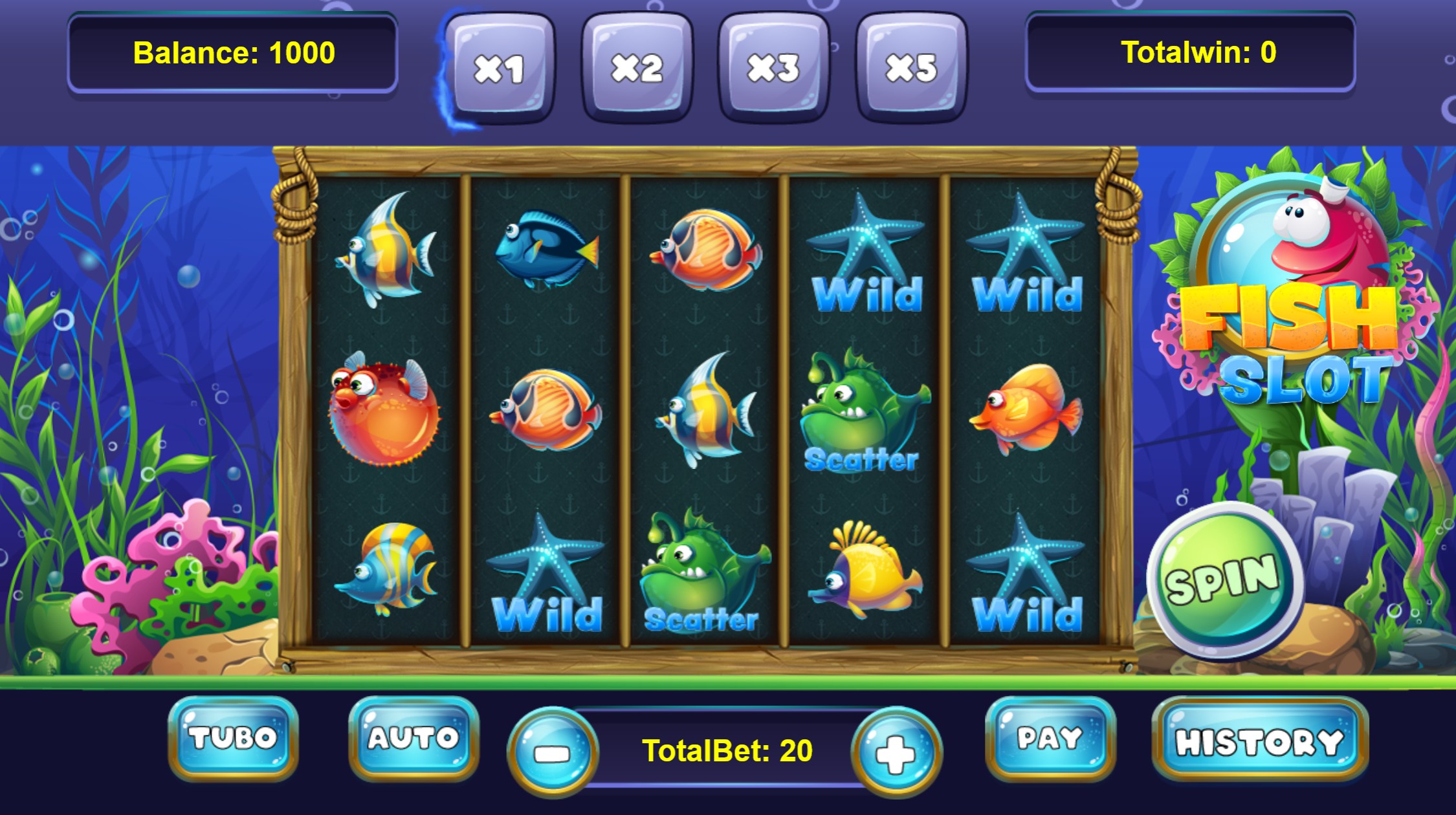Increase total bet with the plus button

(x=896, y=752)
